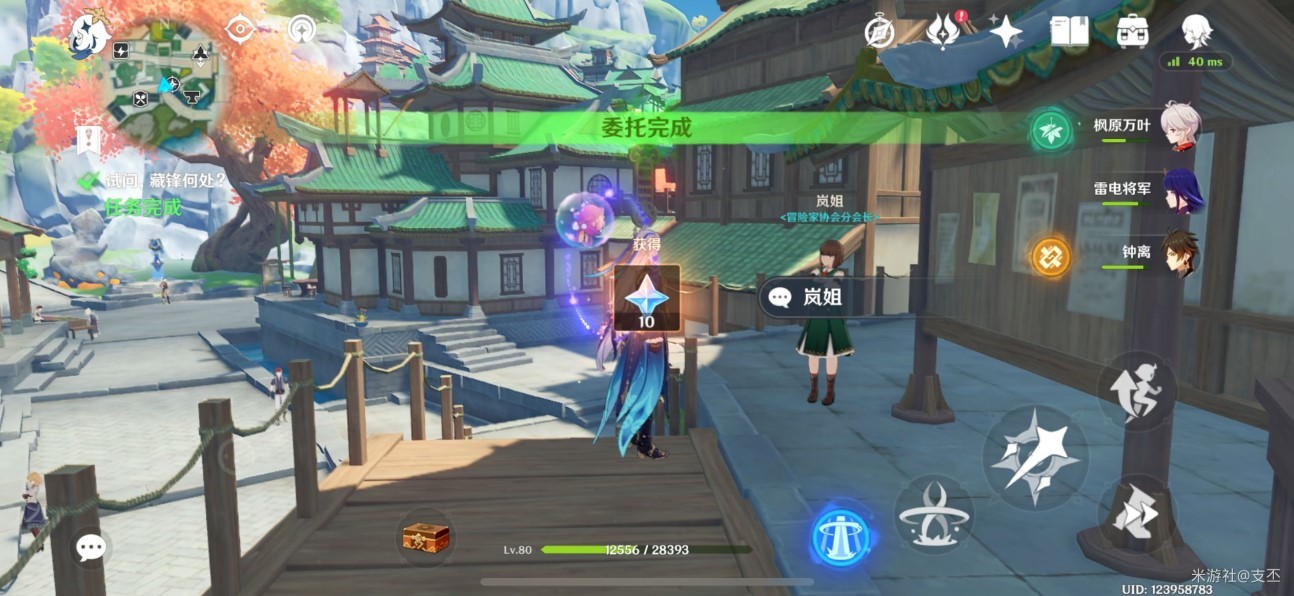This screenshot has width=1294, height=596.
Task: Open the open-book handbook icon
Action: 1069,32
